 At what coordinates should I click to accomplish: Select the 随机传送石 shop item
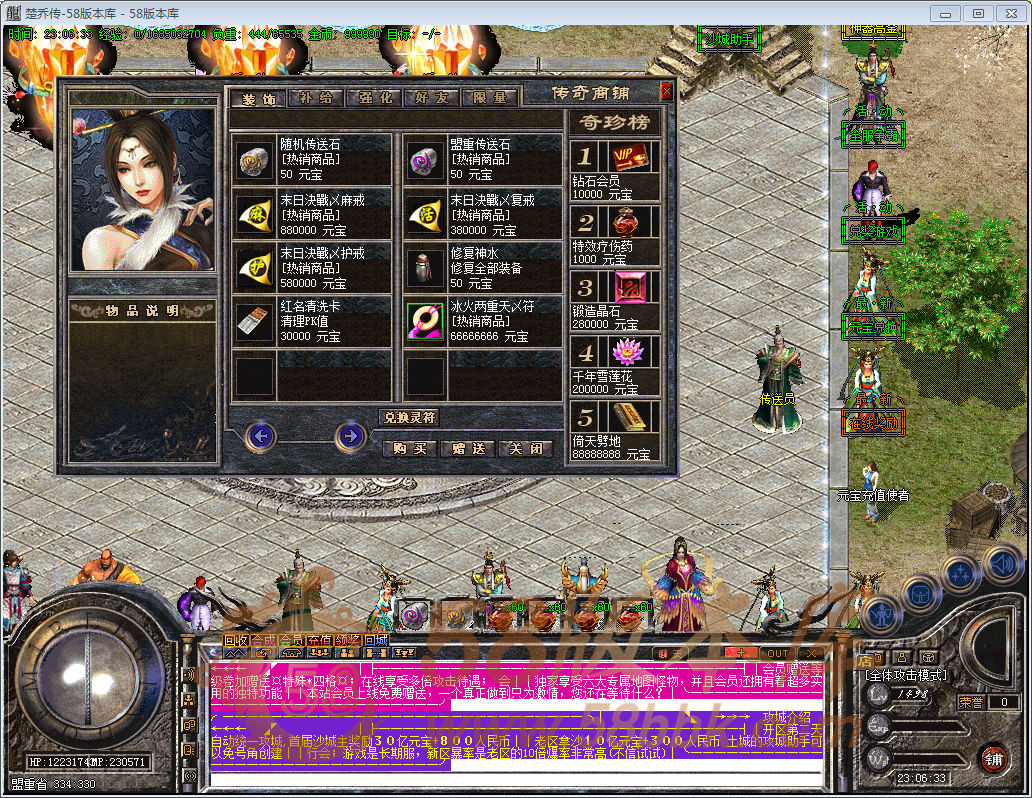(311, 159)
